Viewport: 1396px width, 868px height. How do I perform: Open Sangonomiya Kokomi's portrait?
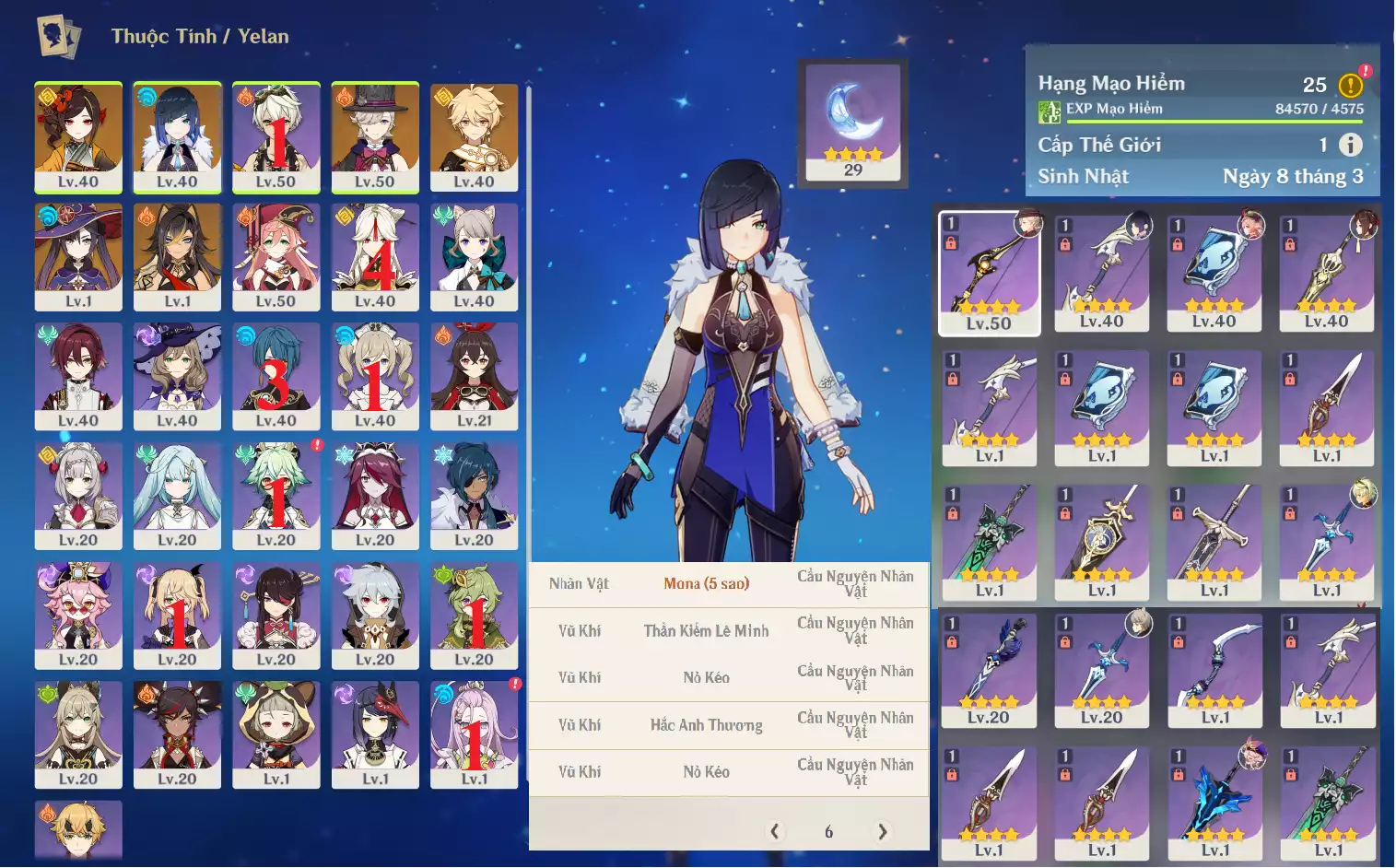[474, 733]
